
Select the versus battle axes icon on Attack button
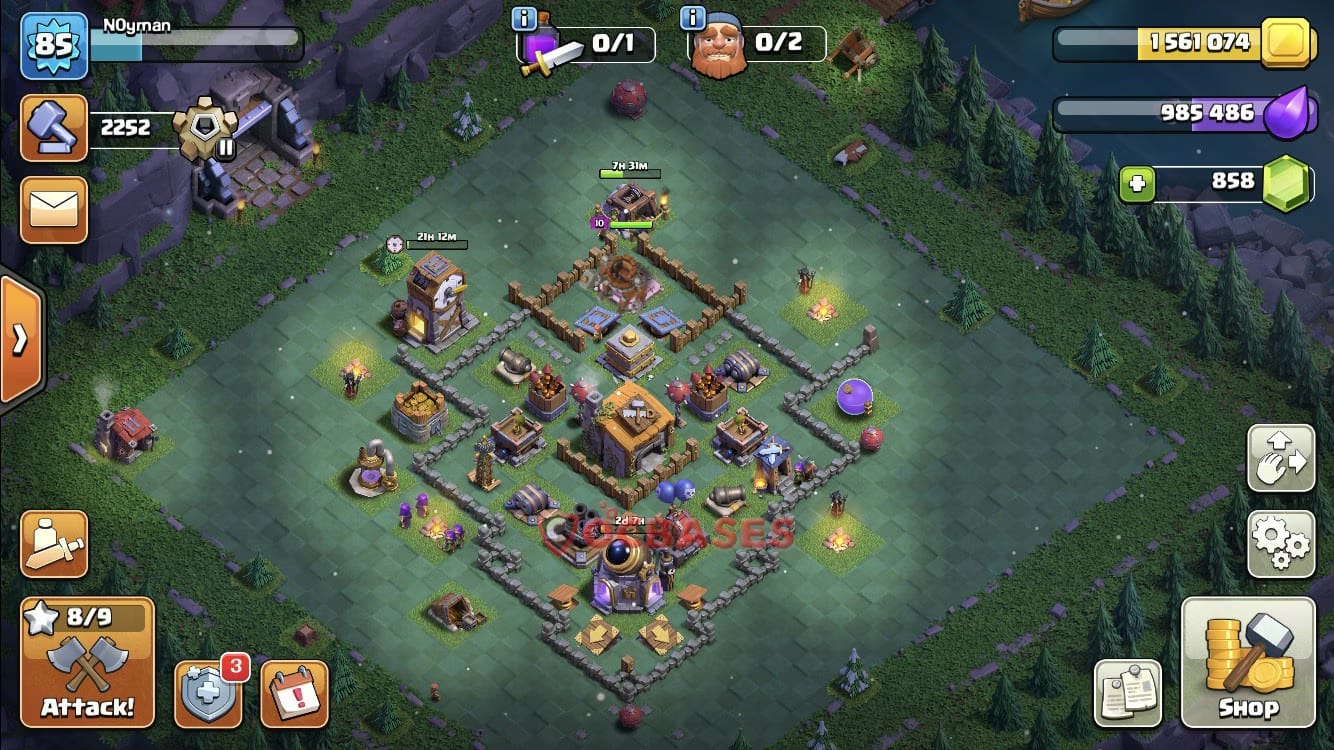click(x=88, y=660)
